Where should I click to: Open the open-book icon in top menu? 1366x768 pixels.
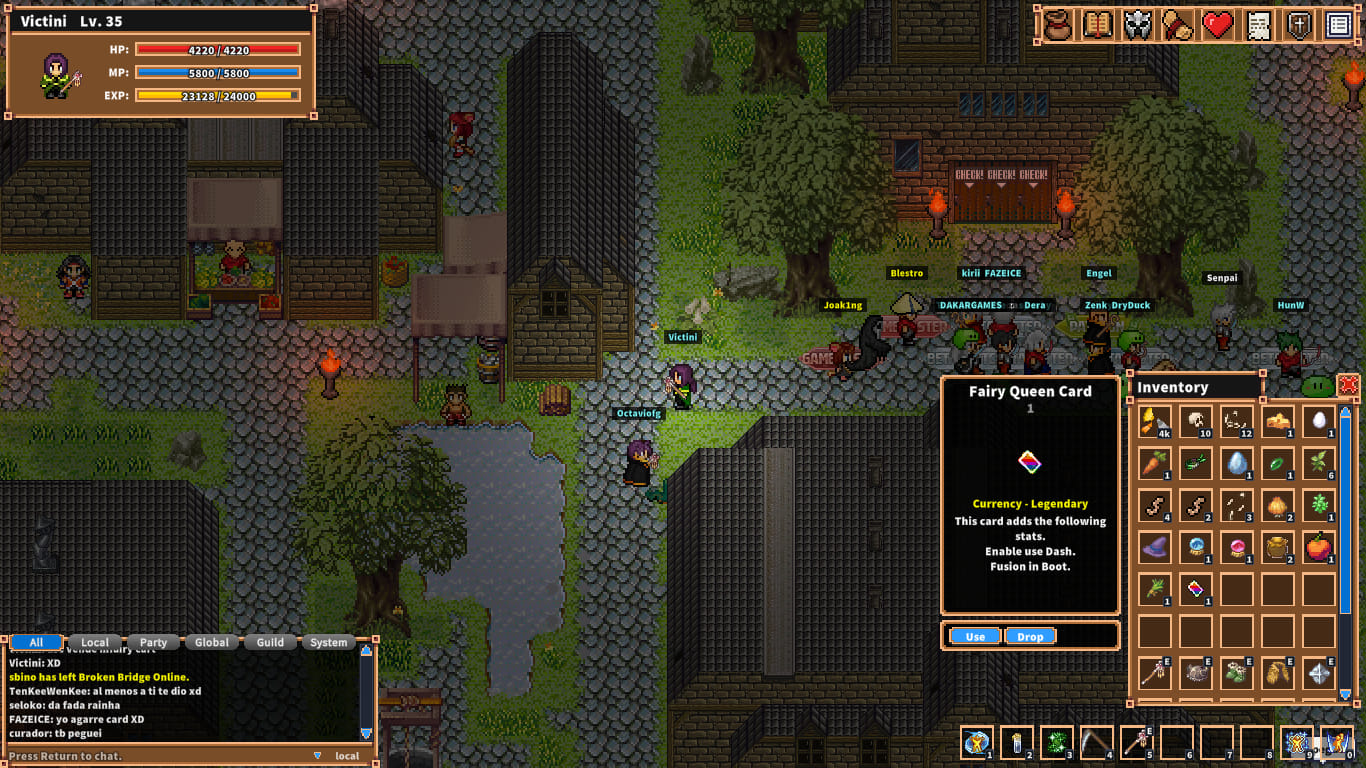pyautogui.click(x=1098, y=25)
